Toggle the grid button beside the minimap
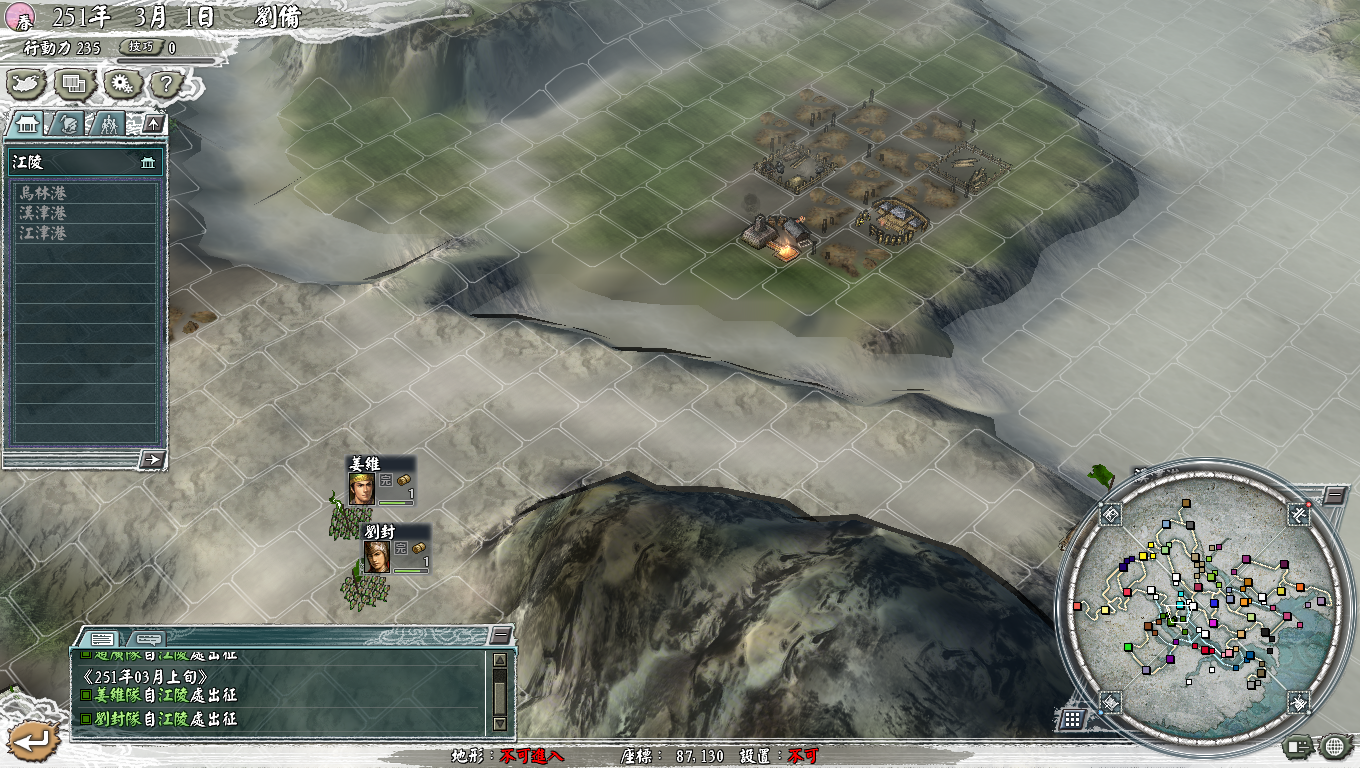This screenshot has width=1360, height=768. click(x=1071, y=719)
